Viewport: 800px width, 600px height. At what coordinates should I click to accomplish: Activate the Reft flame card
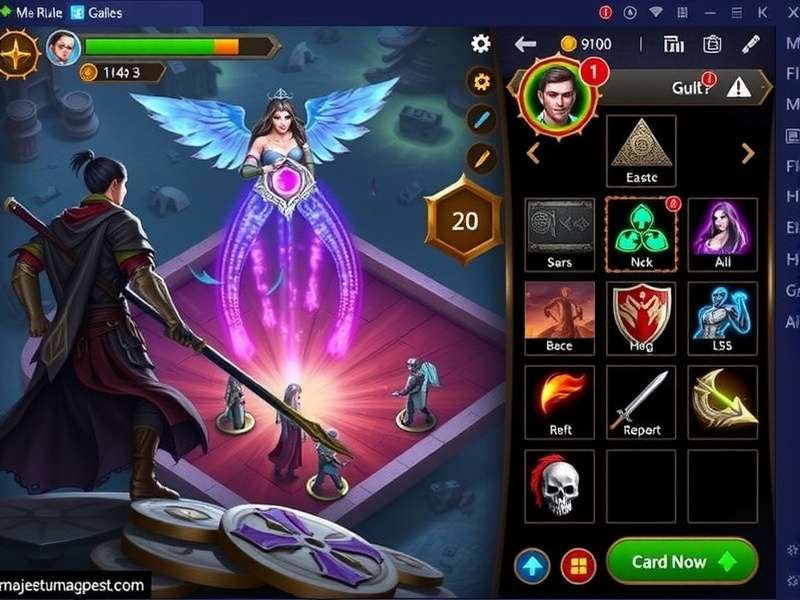559,401
